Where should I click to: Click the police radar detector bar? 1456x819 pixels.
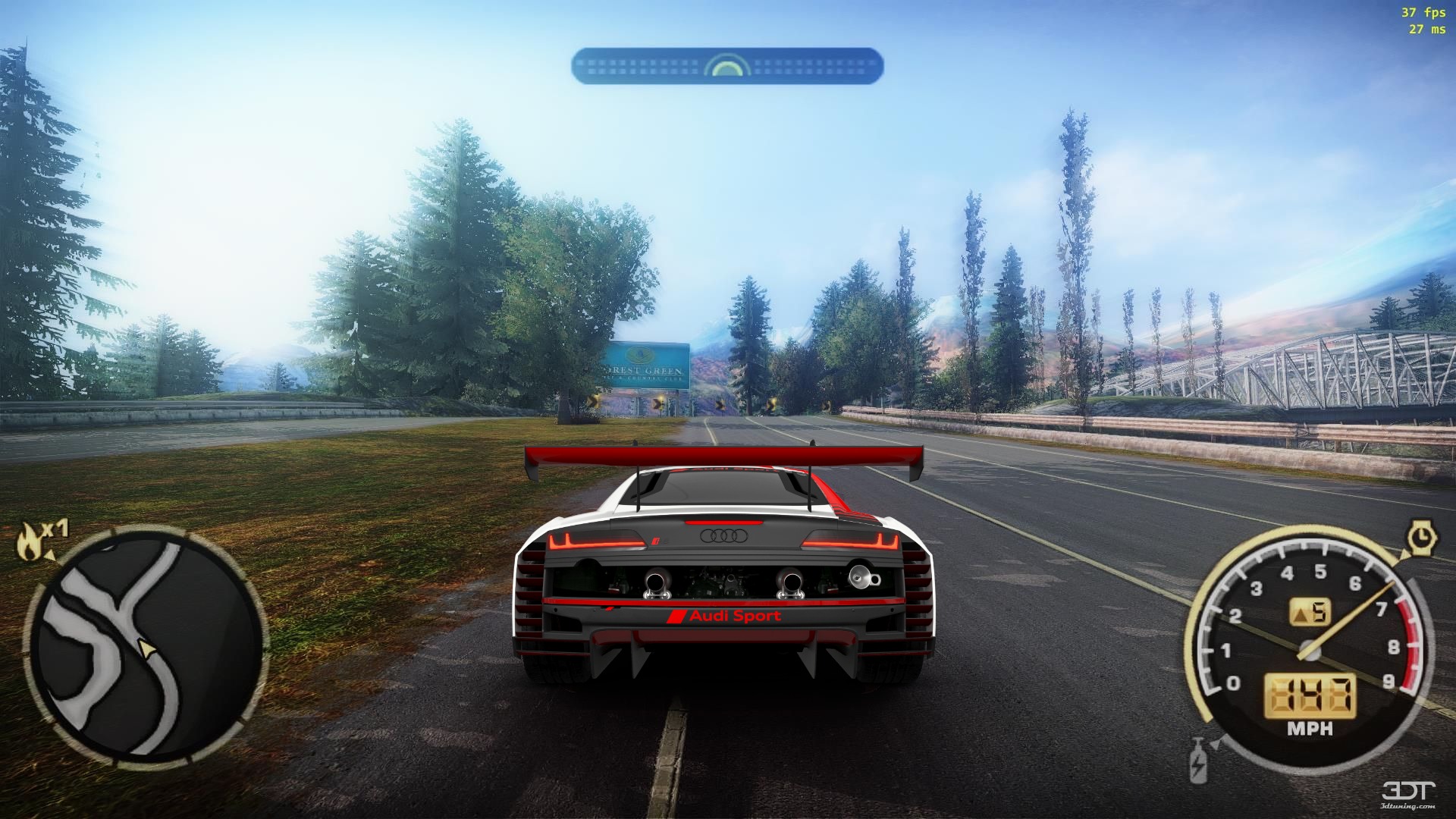[x=726, y=66]
